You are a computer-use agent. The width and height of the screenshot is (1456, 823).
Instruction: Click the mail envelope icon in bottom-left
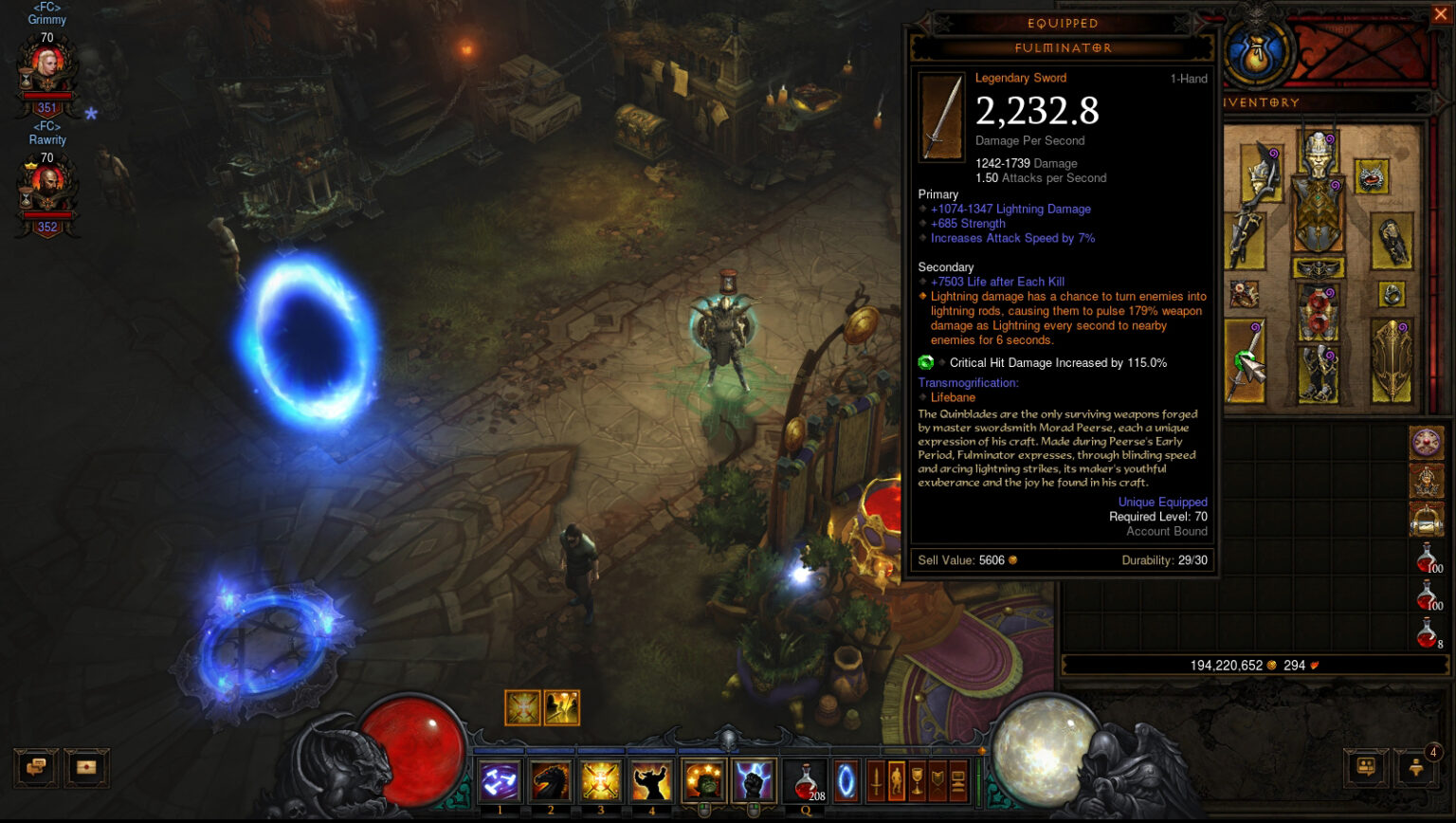[86, 768]
